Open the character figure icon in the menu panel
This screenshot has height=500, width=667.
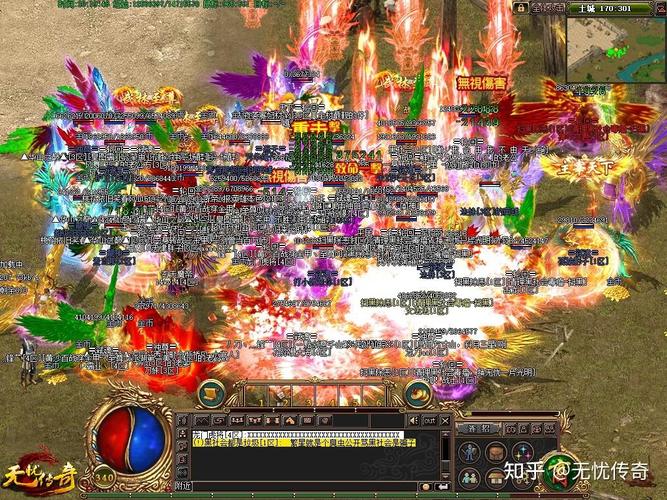(469, 452)
